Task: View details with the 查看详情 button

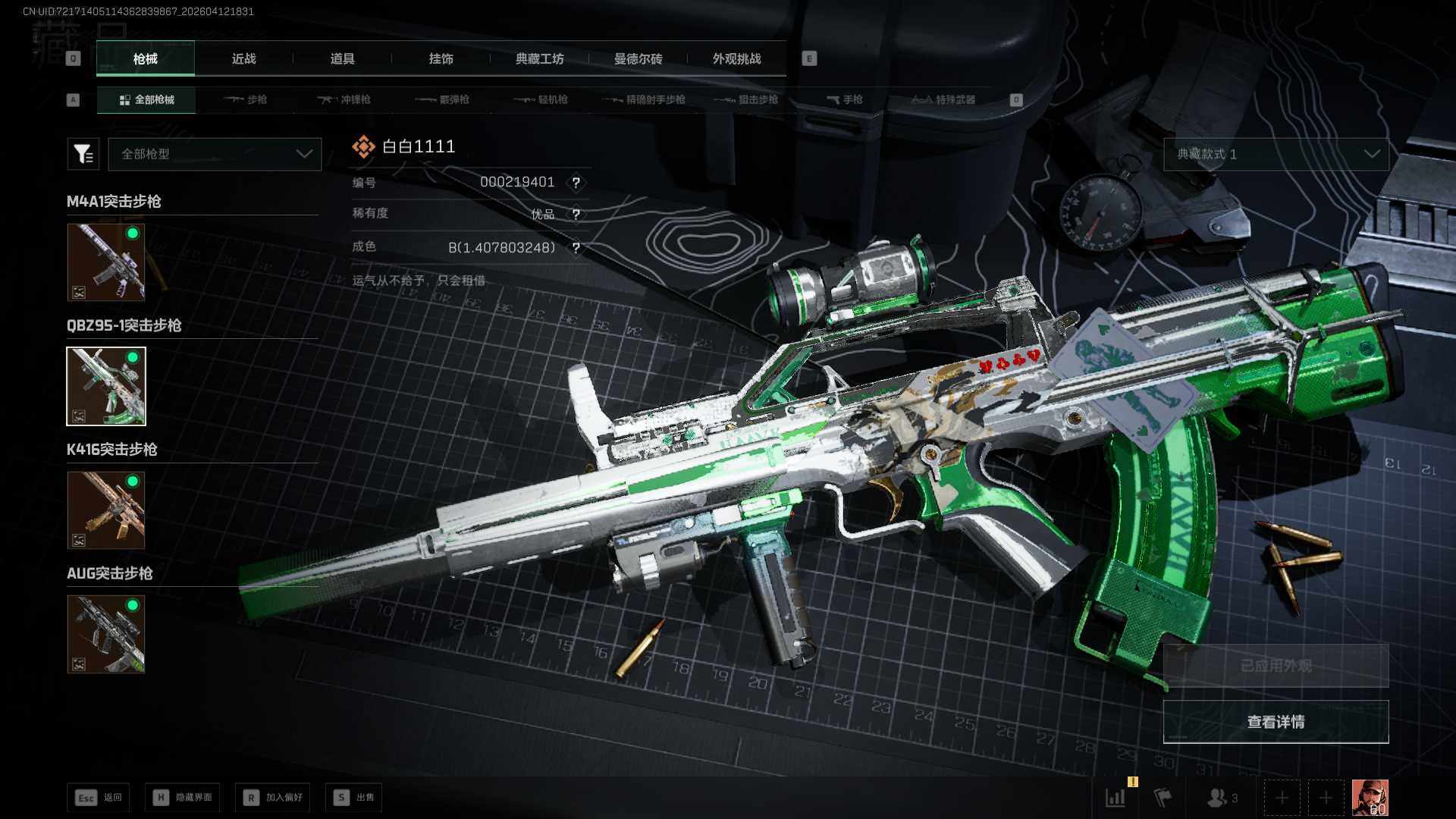Action: (1276, 722)
